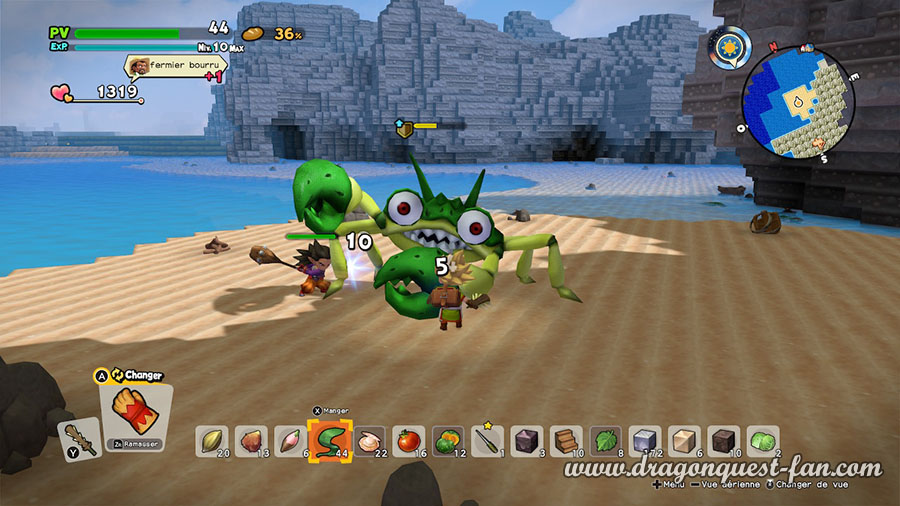Viewport: 900px width, 506px height.
Task: Select the cabbage slot with 2
Action: coord(762,441)
